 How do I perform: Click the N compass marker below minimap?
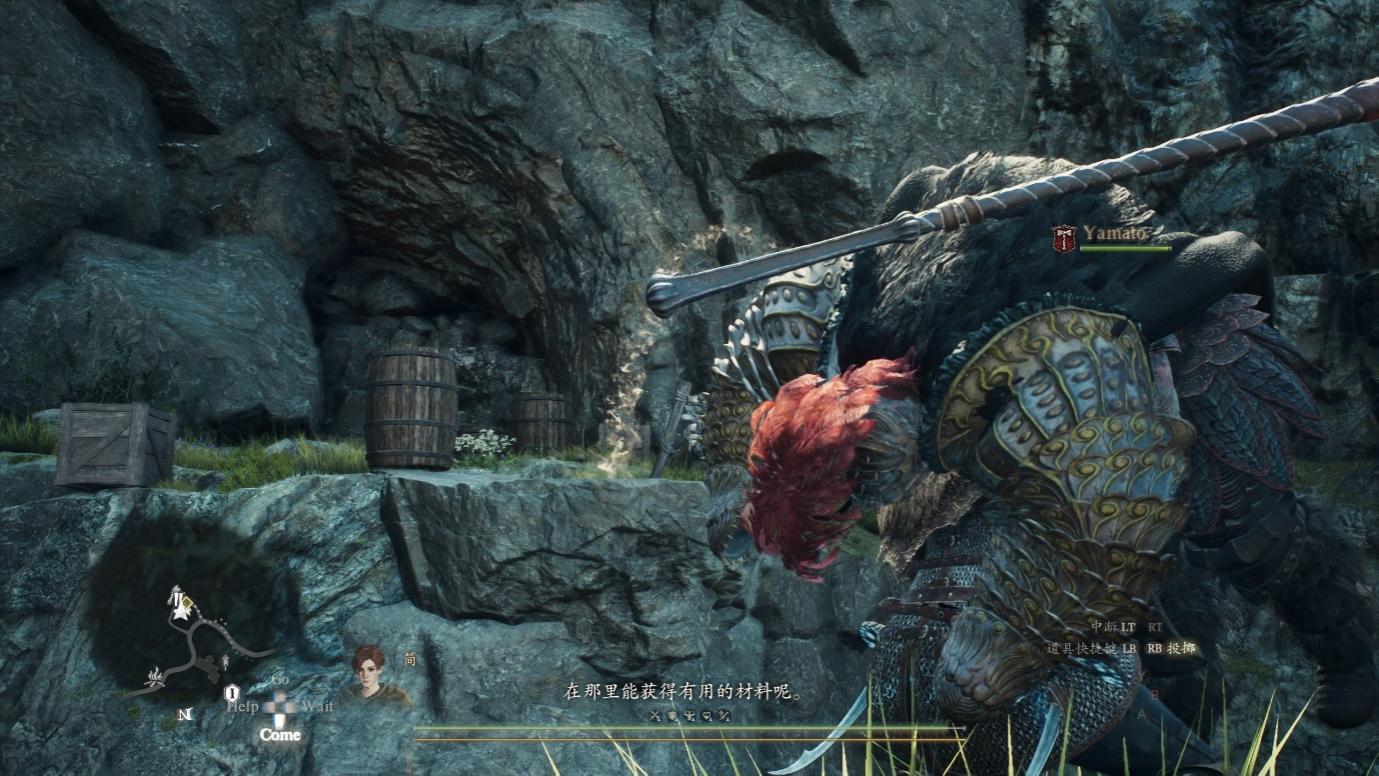click(x=184, y=714)
